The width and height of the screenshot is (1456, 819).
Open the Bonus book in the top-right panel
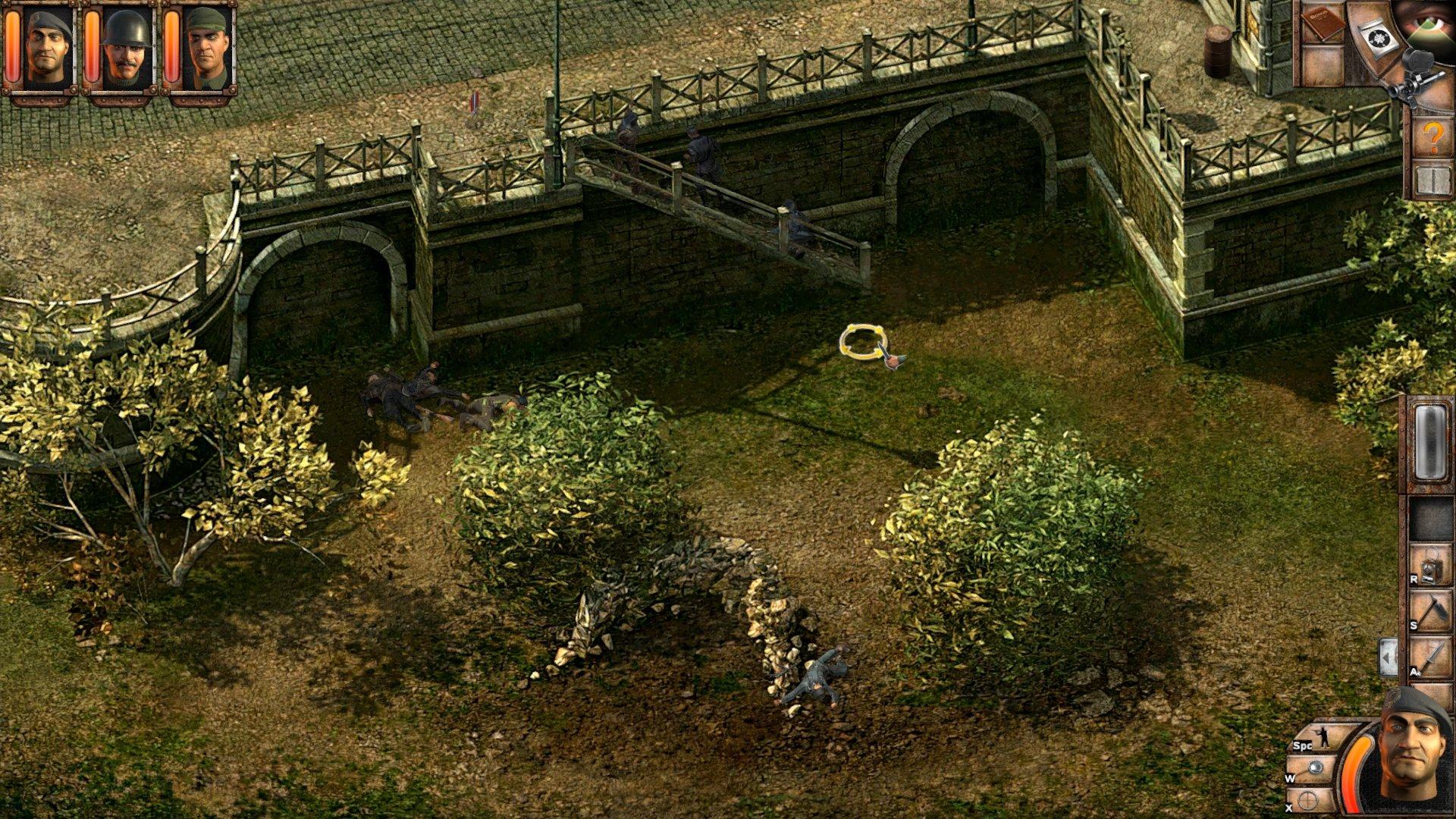pos(1323,24)
